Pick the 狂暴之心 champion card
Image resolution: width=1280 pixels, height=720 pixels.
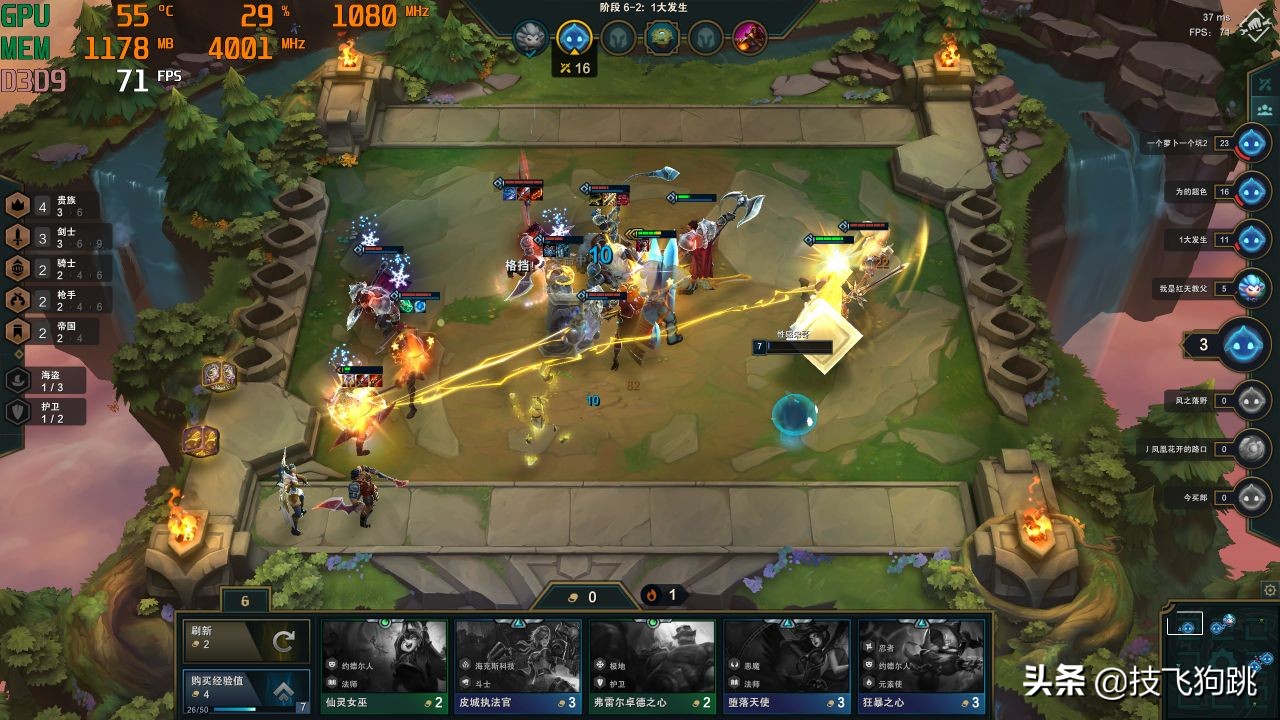[x=921, y=665]
